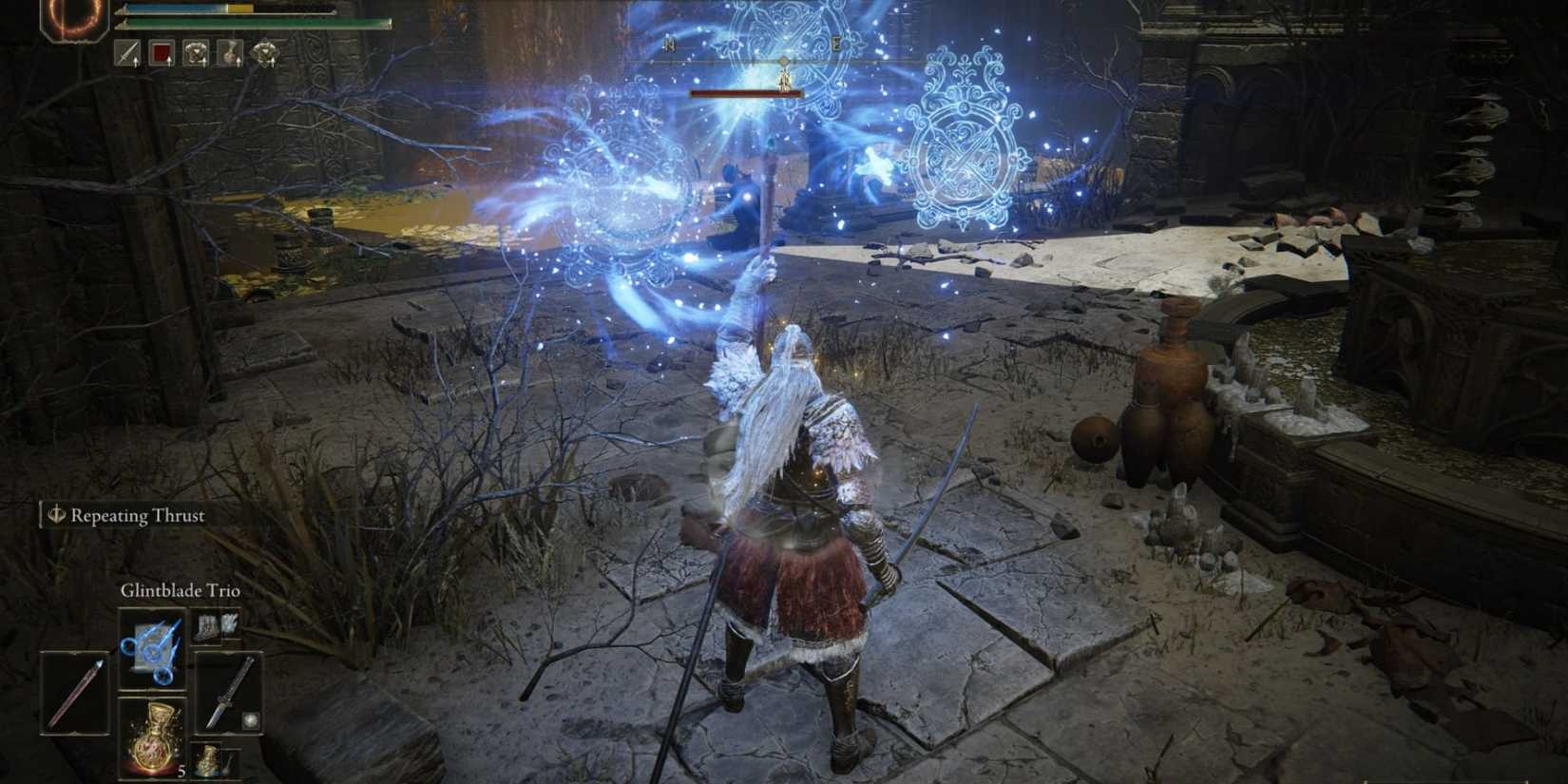Click the enemy health bar under the compass
Image resolution: width=1568 pixels, height=784 pixels.
(746, 95)
